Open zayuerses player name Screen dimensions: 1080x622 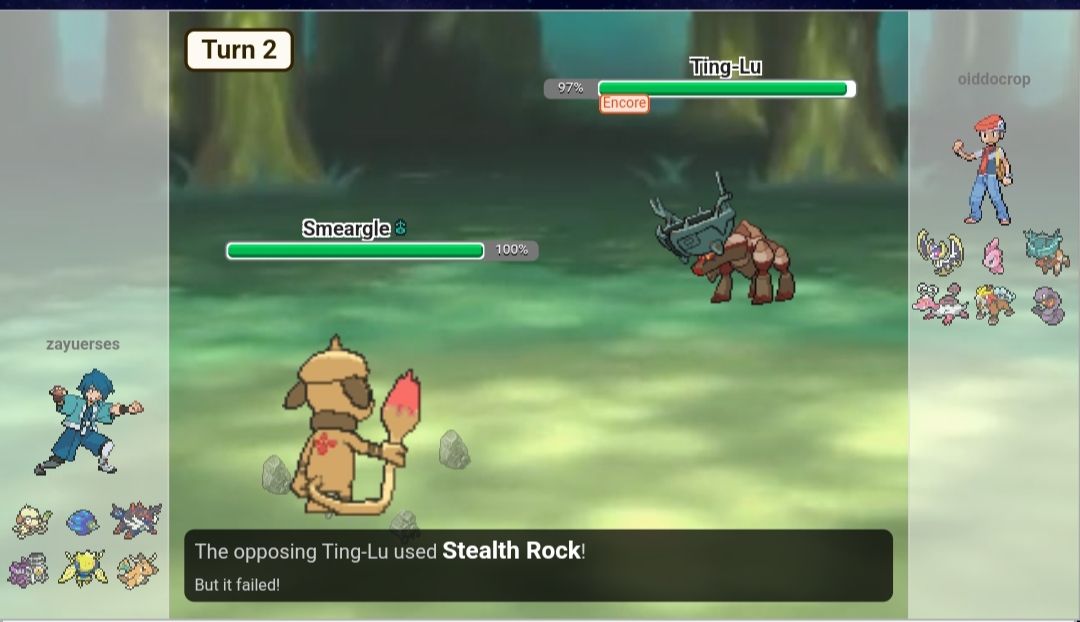pos(83,344)
